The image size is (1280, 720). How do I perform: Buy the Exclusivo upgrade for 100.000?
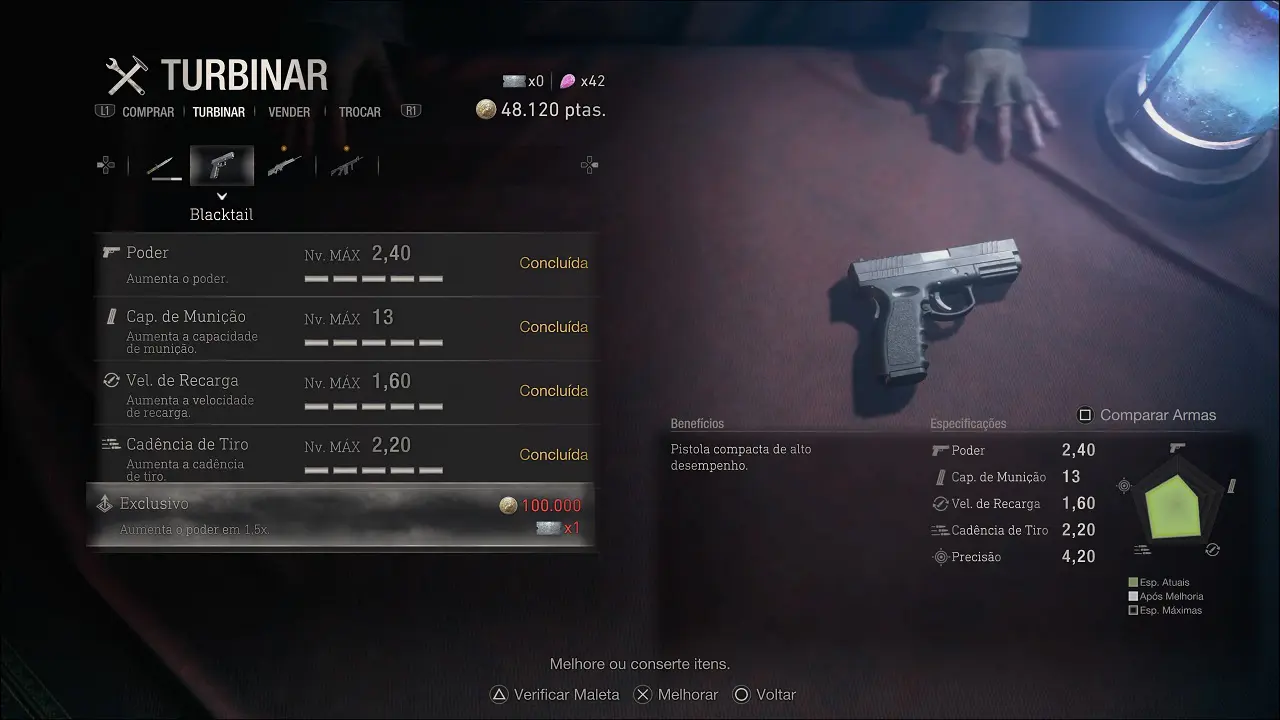[342, 516]
